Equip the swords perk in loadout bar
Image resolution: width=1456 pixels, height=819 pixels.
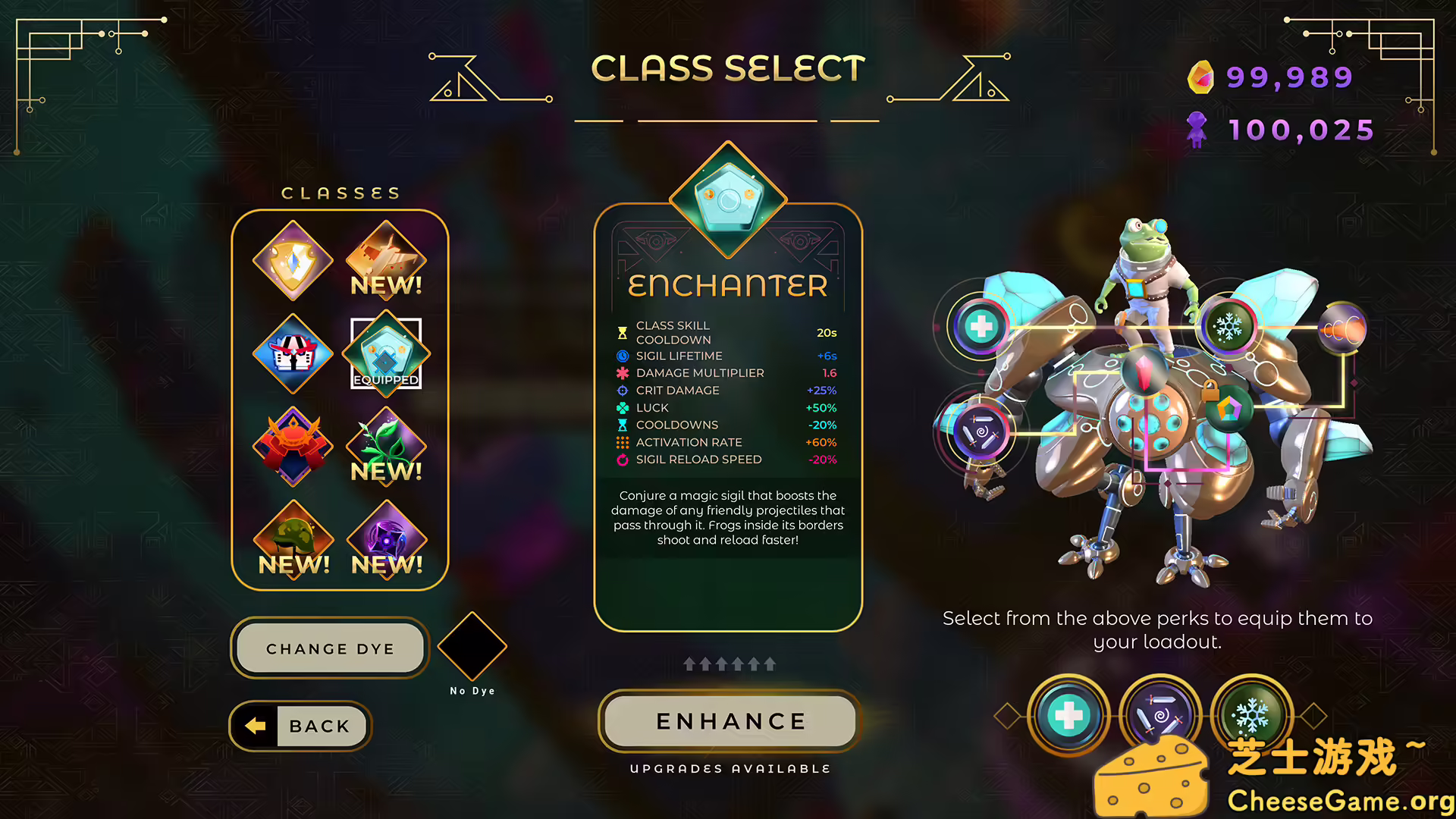coord(1159,715)
